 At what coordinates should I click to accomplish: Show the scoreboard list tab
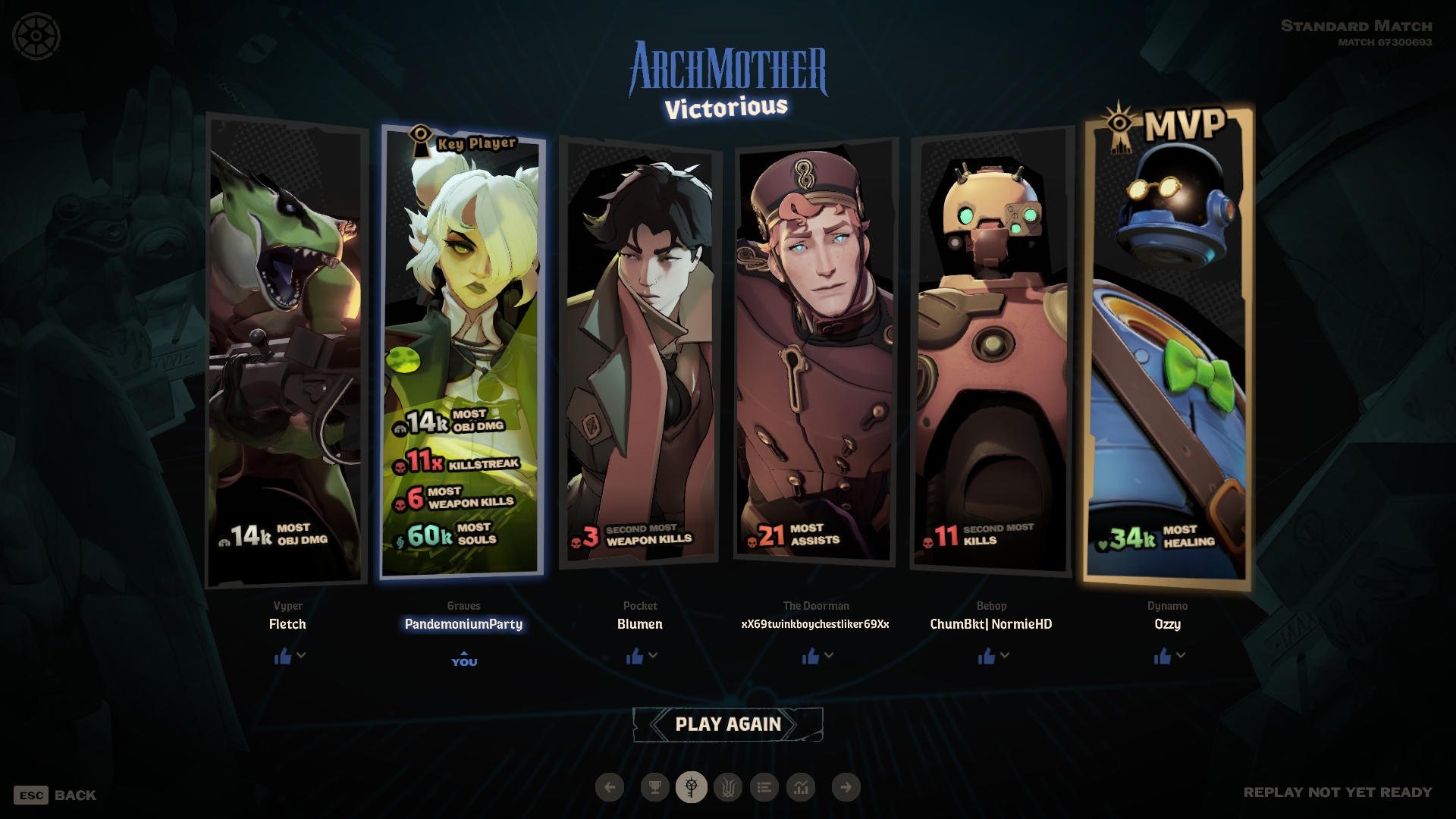tap(764, 787)
